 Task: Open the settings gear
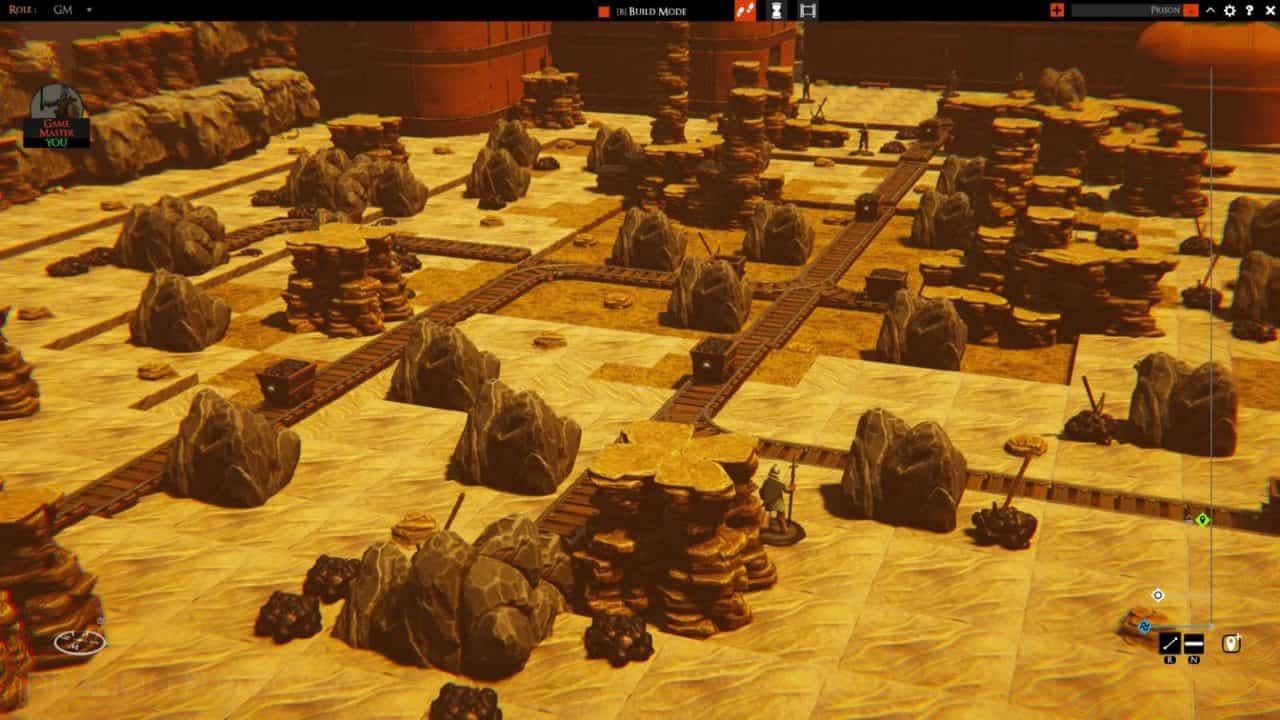pyautogui.click(x=1231, y=11)
